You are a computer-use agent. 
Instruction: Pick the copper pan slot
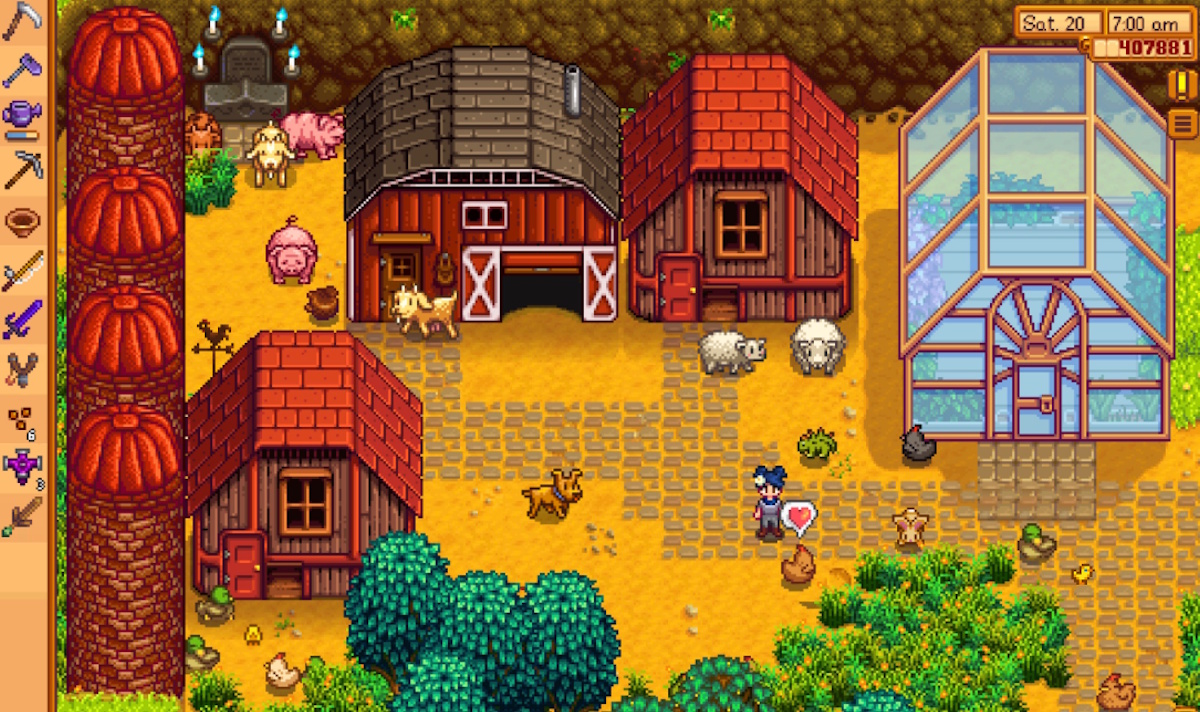(x=22, y=220)
